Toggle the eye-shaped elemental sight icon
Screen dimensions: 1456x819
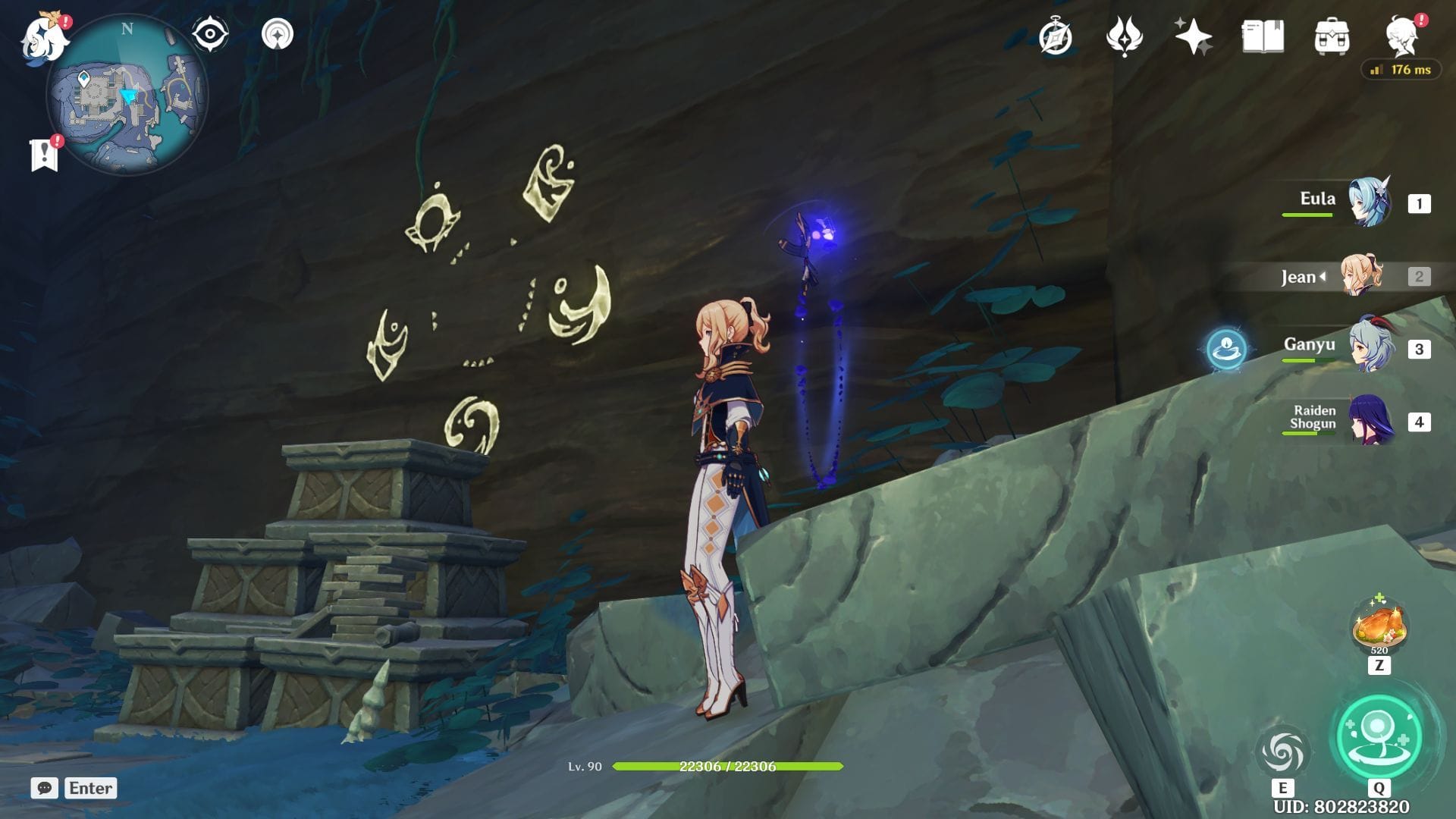[210, 34]
